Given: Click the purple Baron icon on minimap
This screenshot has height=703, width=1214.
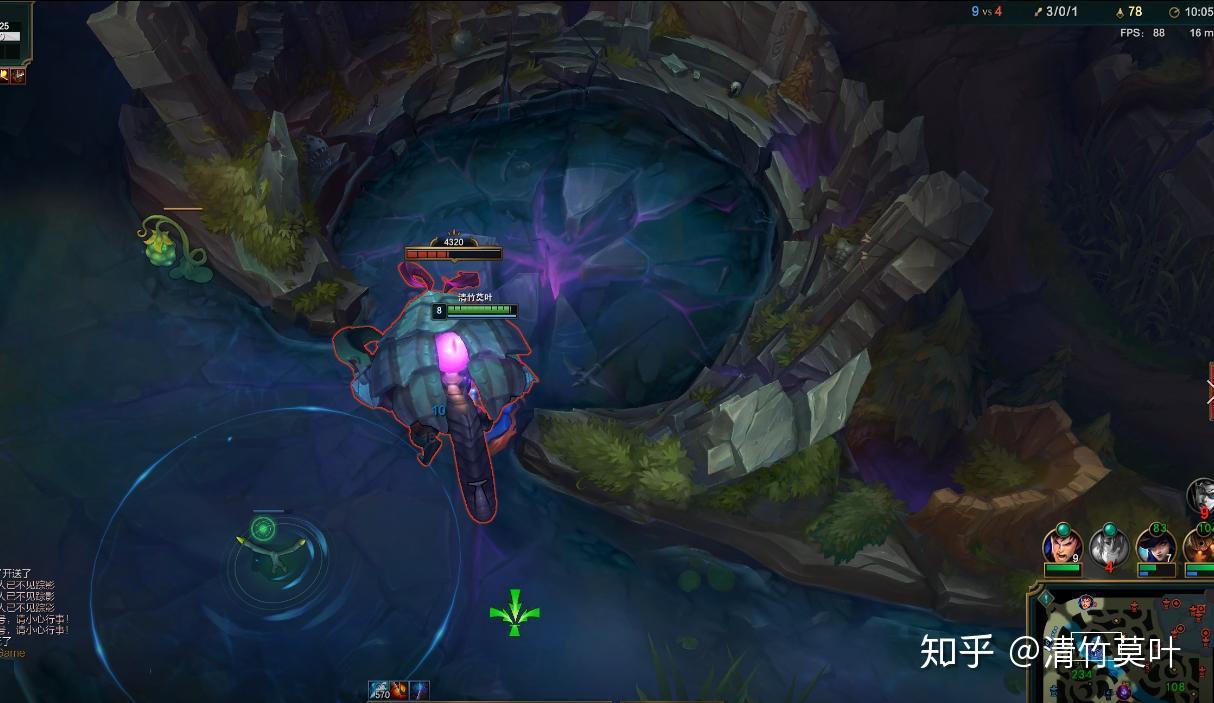Looking at the screenshot, I should tap(1124, 691).
